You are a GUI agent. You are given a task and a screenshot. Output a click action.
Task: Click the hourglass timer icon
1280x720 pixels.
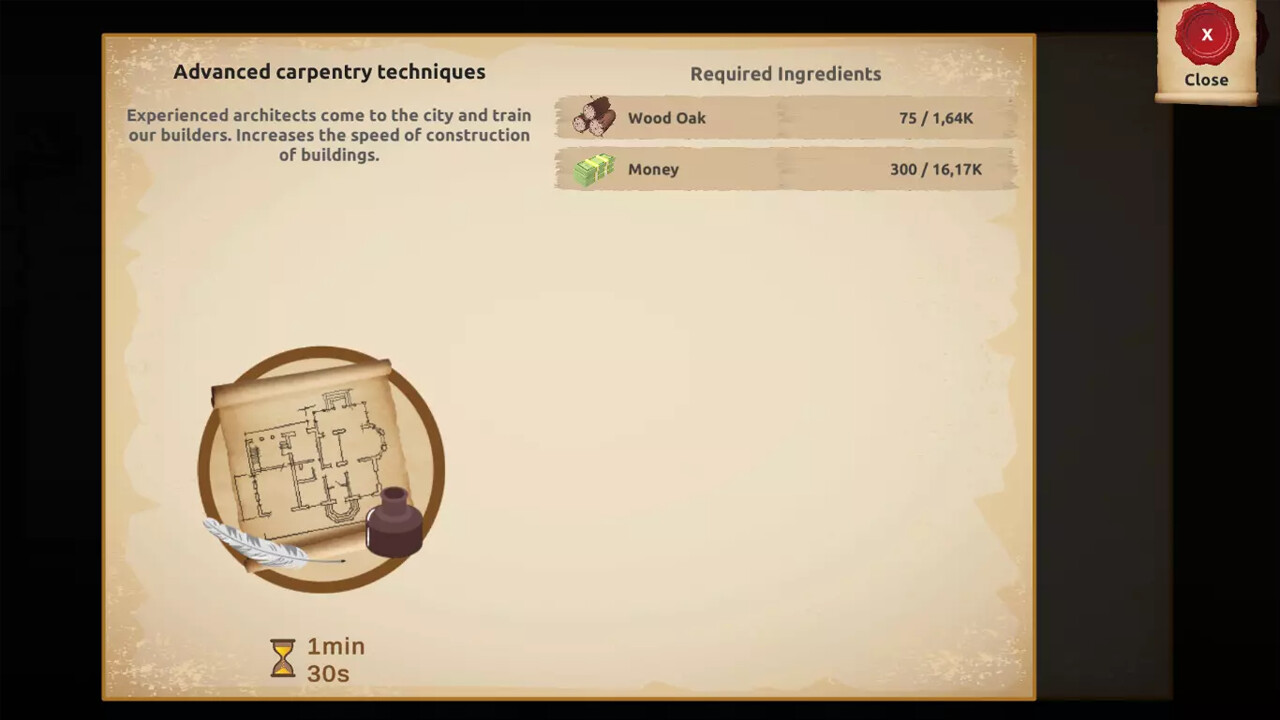click(283, 659)
